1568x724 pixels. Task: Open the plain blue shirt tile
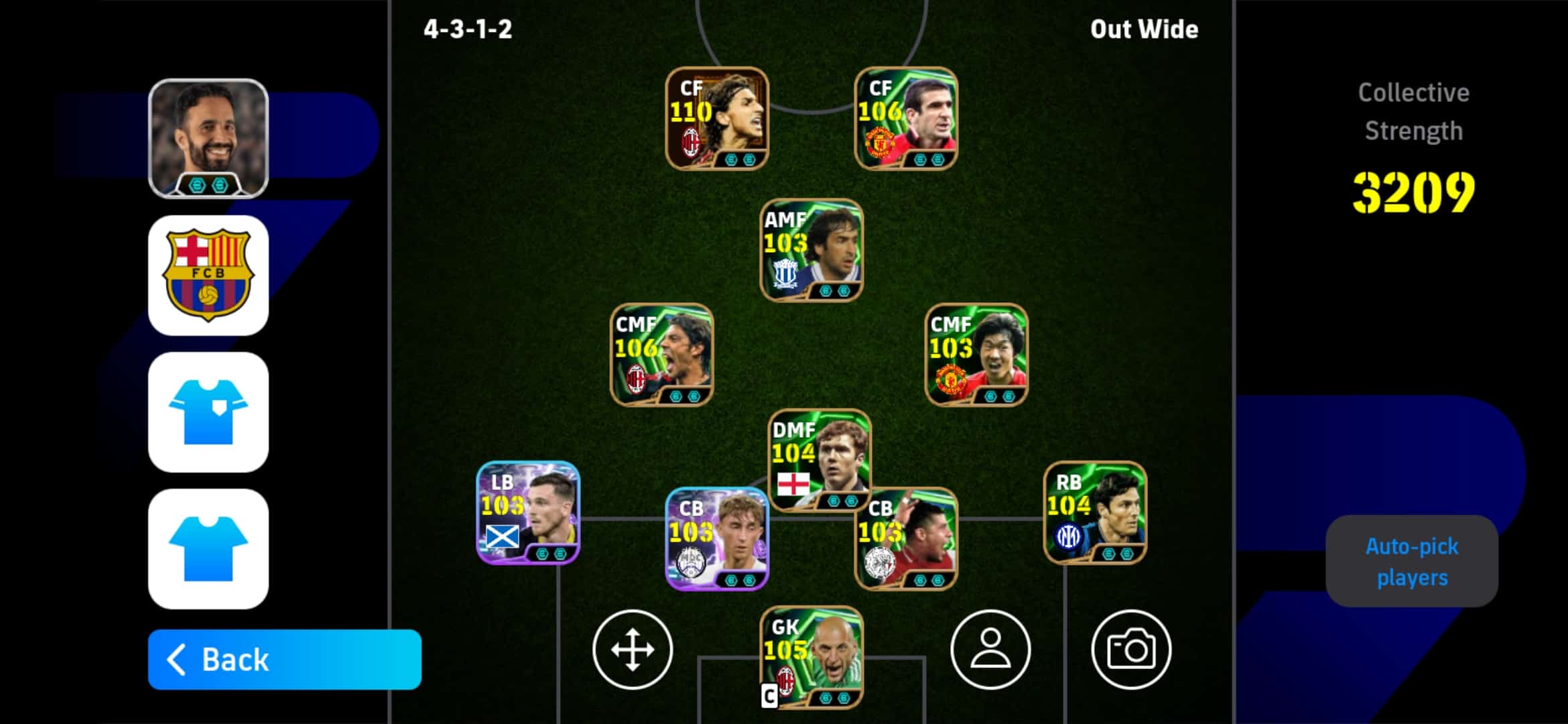208,549
